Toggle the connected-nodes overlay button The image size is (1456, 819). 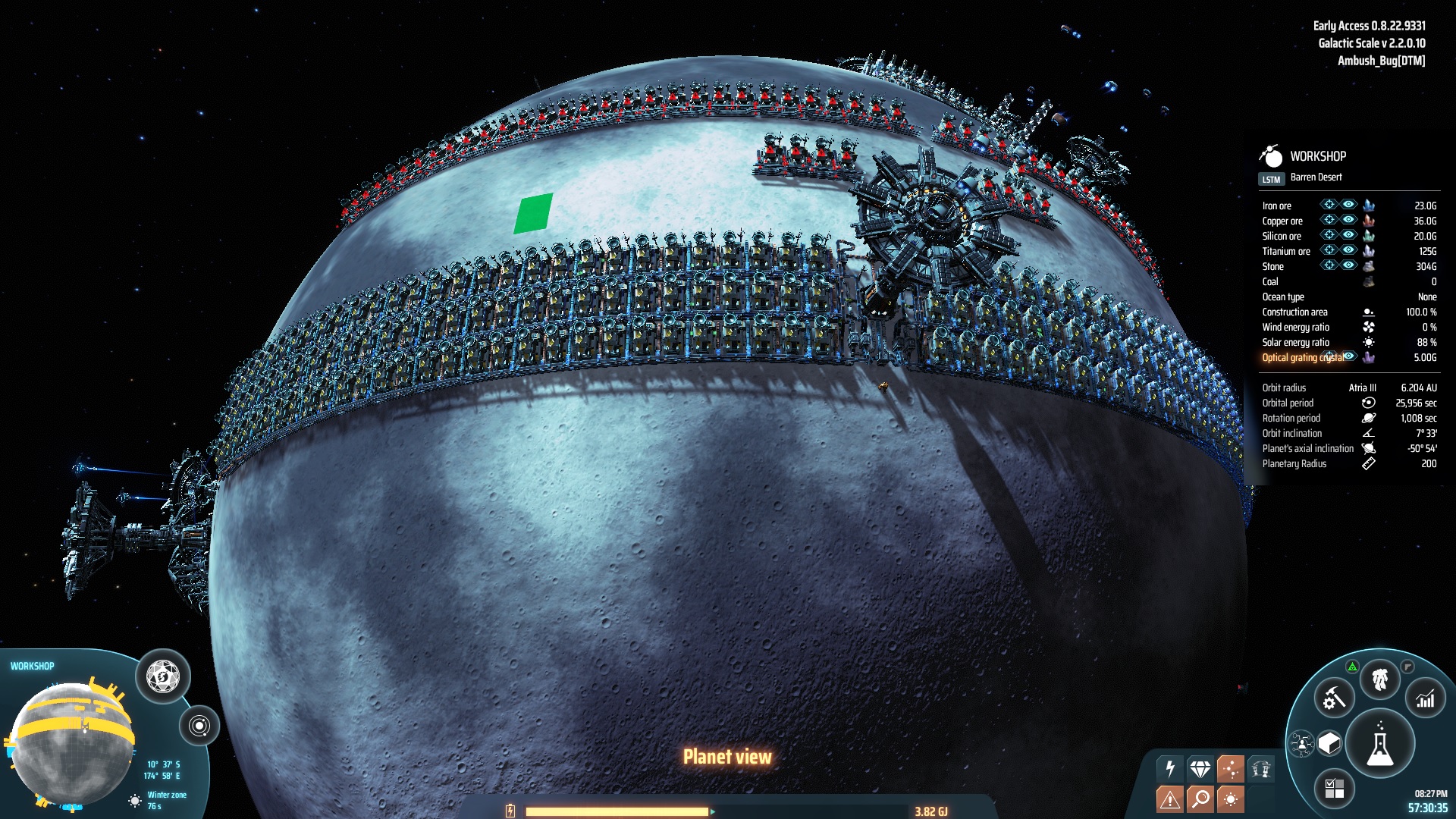click(x=1230, y=769)
